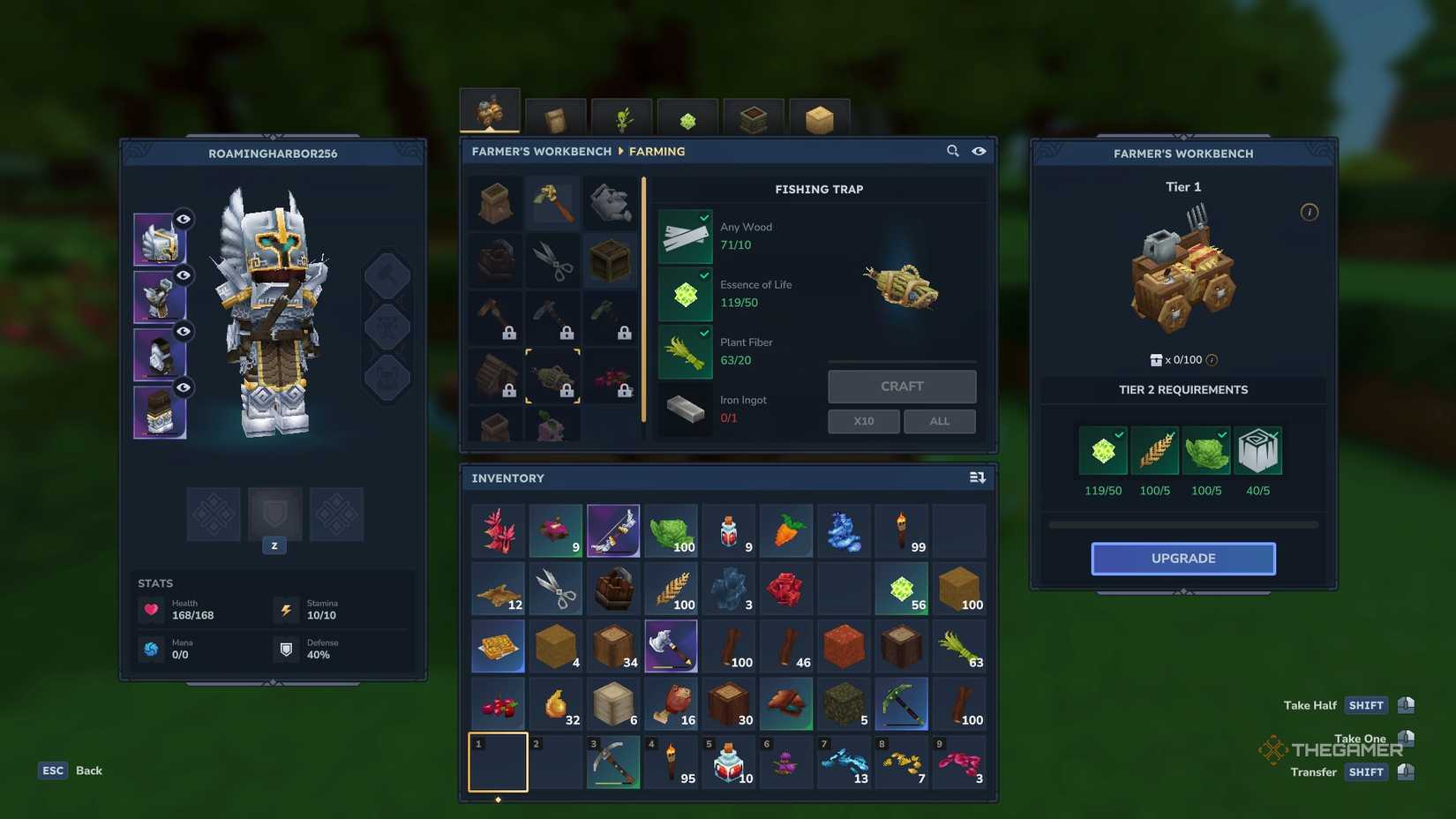Switch to the Farmer's Workbench crafting tab
This screenshot has width=1456, height=819.
click(x=490, y=108)
